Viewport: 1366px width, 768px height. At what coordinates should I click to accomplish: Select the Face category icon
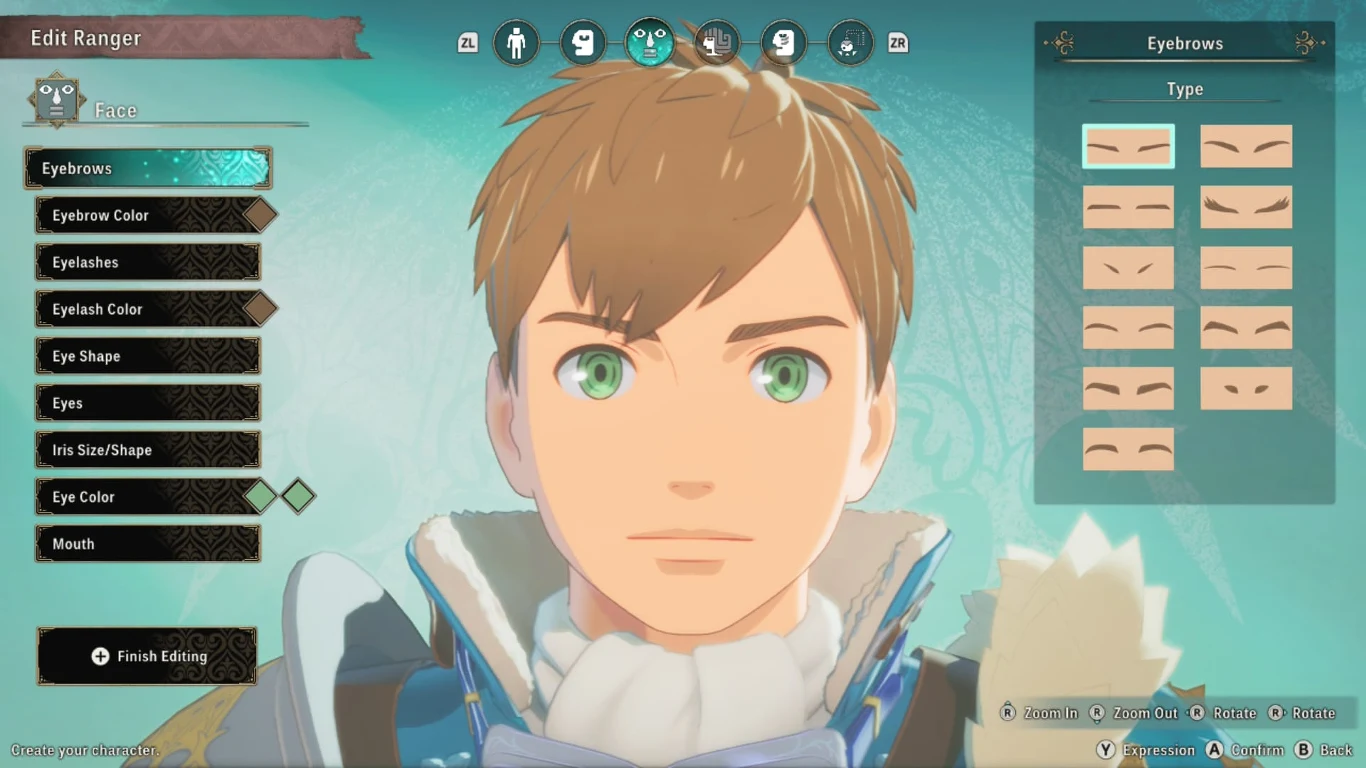pyautogui.click(x=650, y=43)
